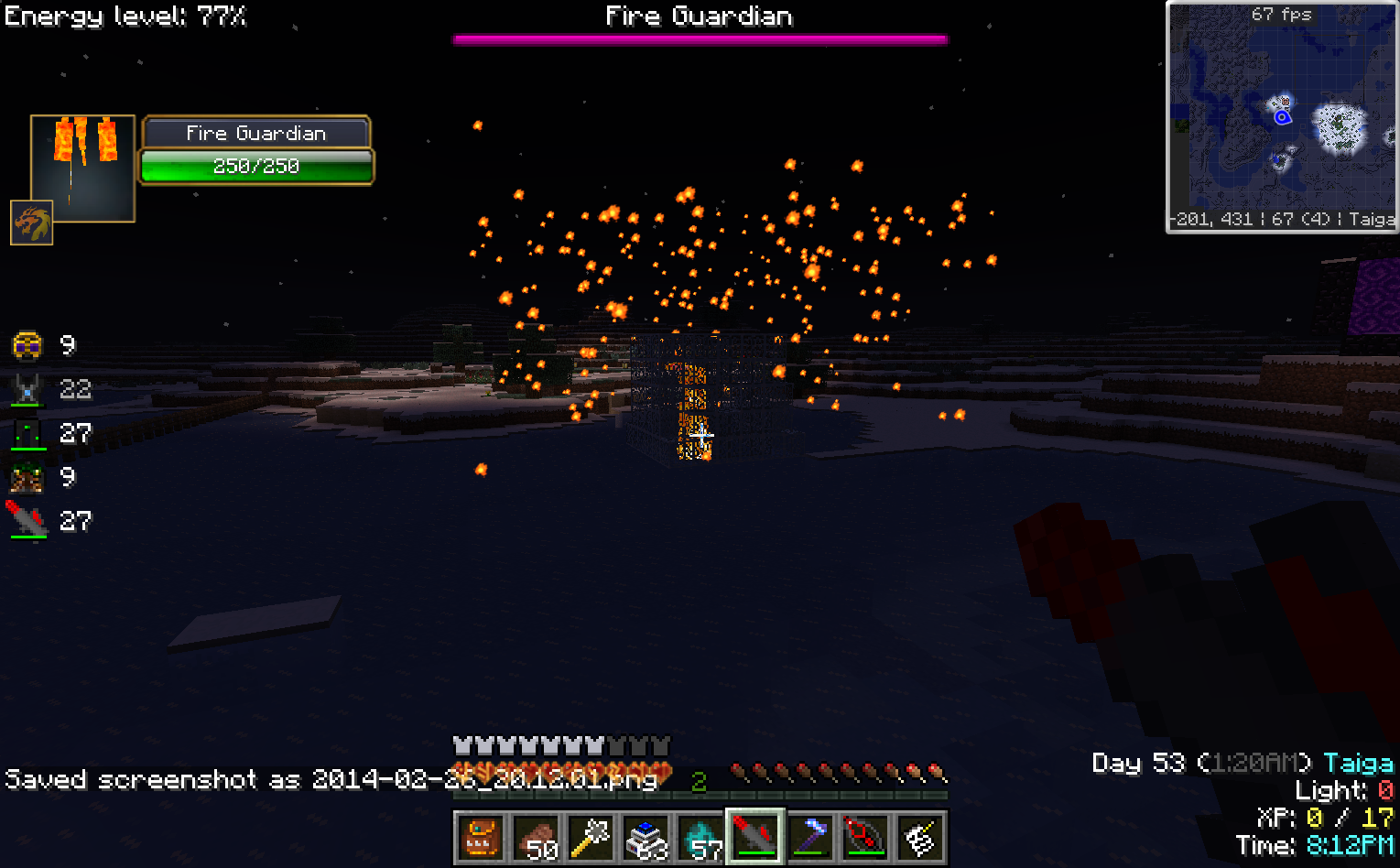Click the green-lit leggings armor icon
The height and width of the screenshot is (868, 1400).
[27, 433]
